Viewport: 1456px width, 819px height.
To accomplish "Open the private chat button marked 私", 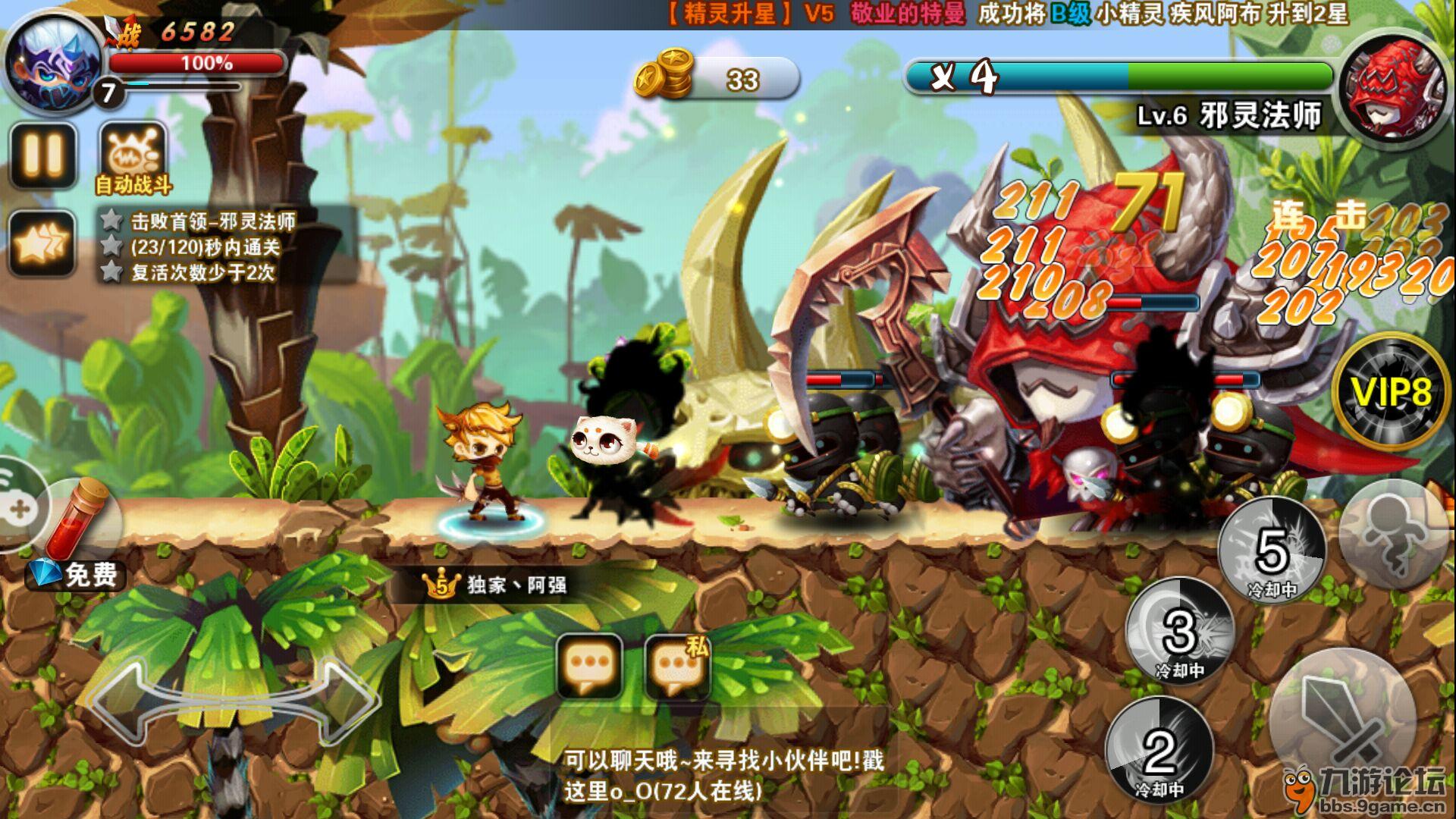I will (x=676, y=665).
